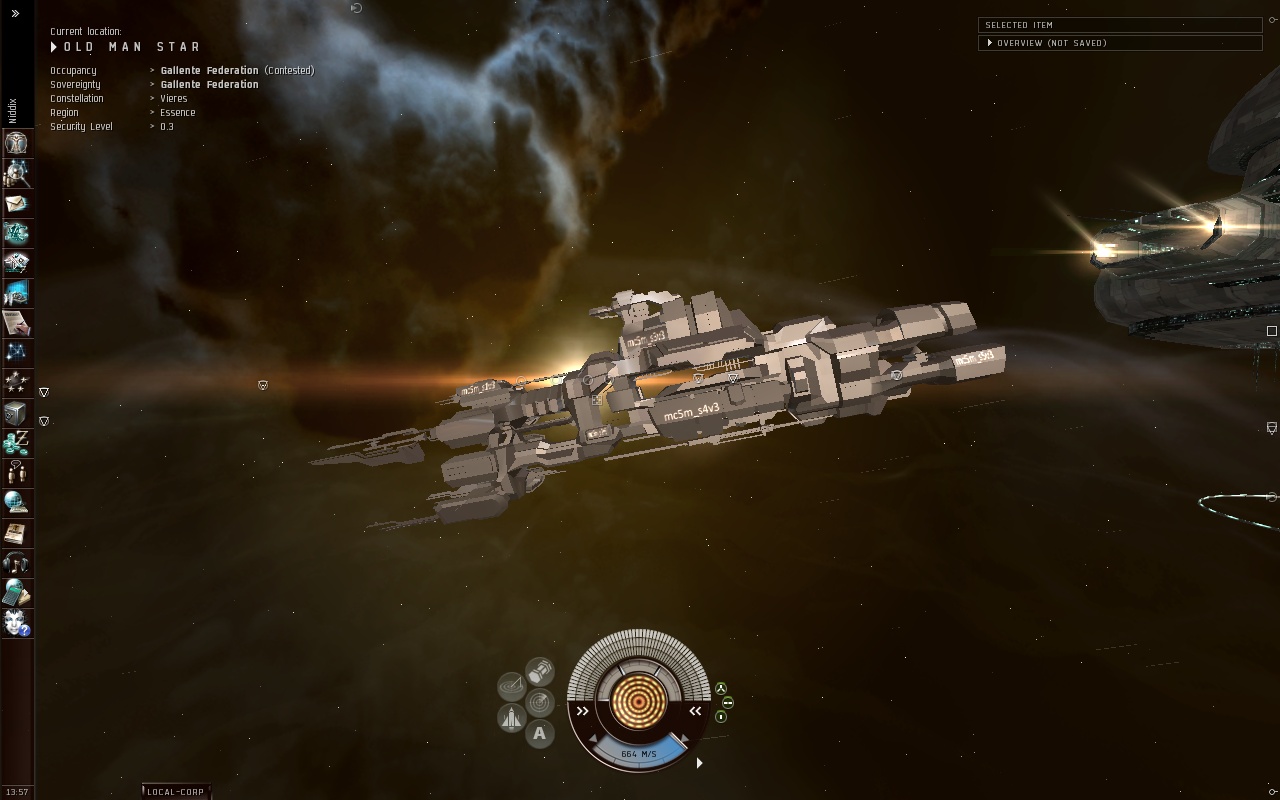Expand the Old Man Star location info

coord(54,47)
